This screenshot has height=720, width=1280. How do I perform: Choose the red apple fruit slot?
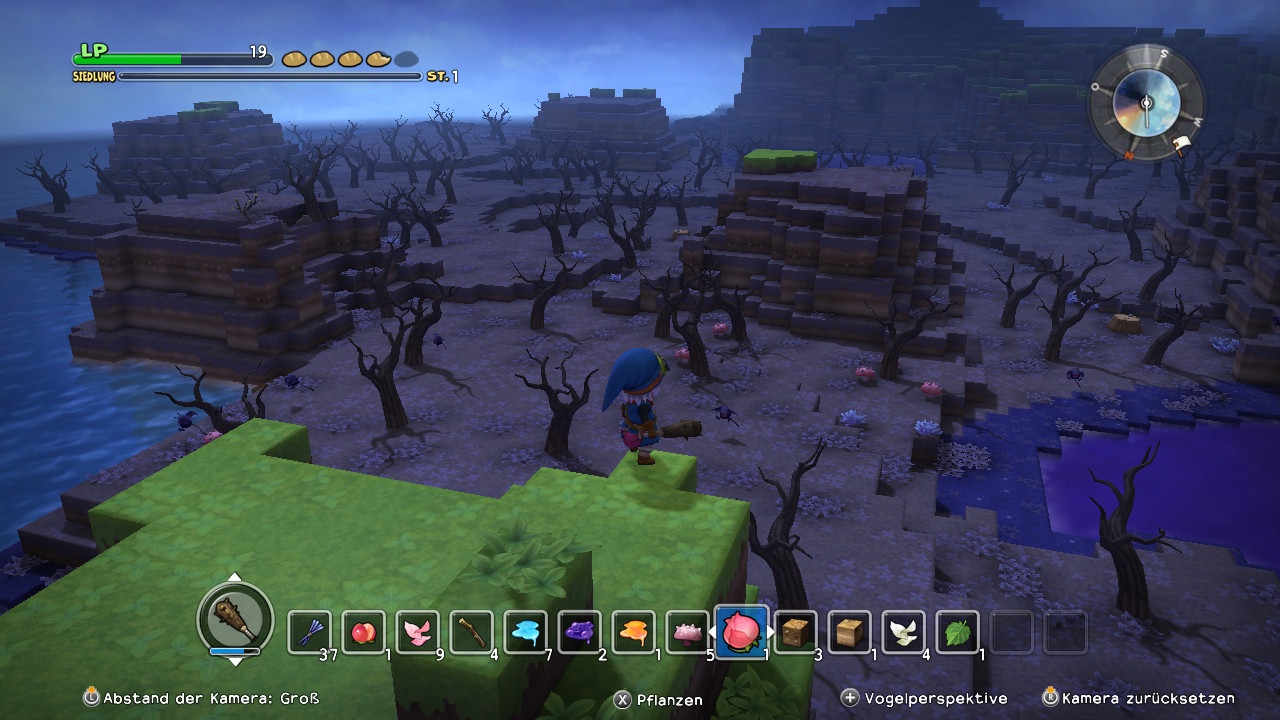363,632
